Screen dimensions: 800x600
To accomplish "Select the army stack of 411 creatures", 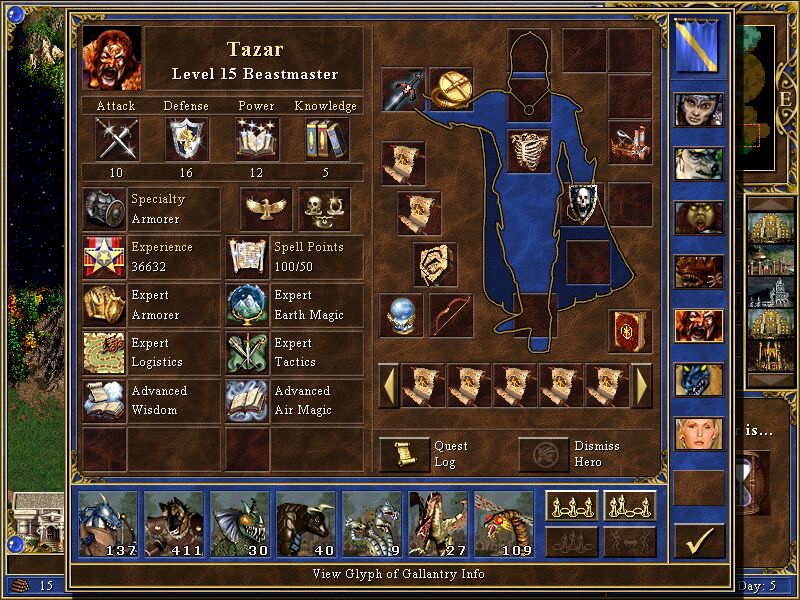I will [174, 522].
